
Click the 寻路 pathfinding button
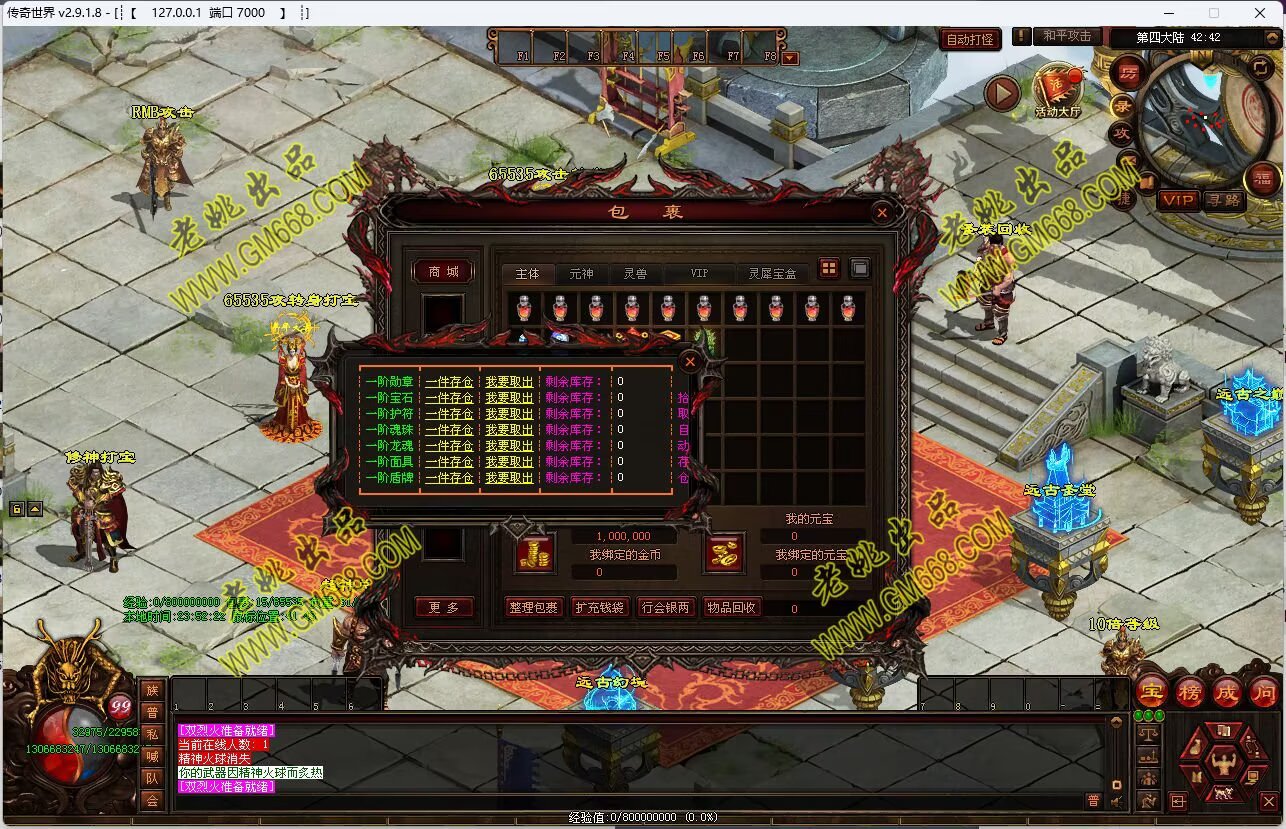coord(1223,200)
